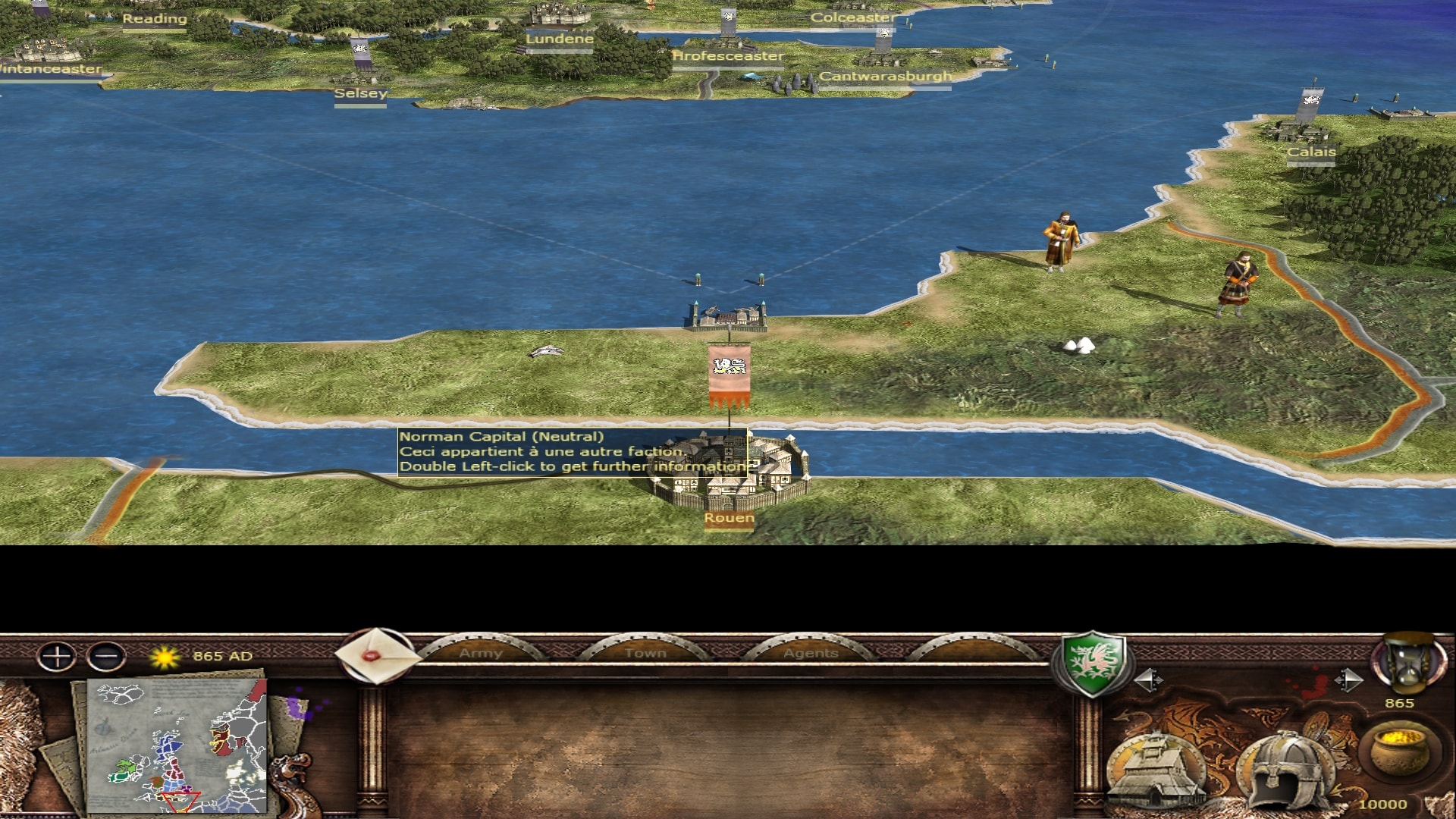Switch to the Town tab
The width and height of the screenshot is (1456, 819).
point(645,652)
